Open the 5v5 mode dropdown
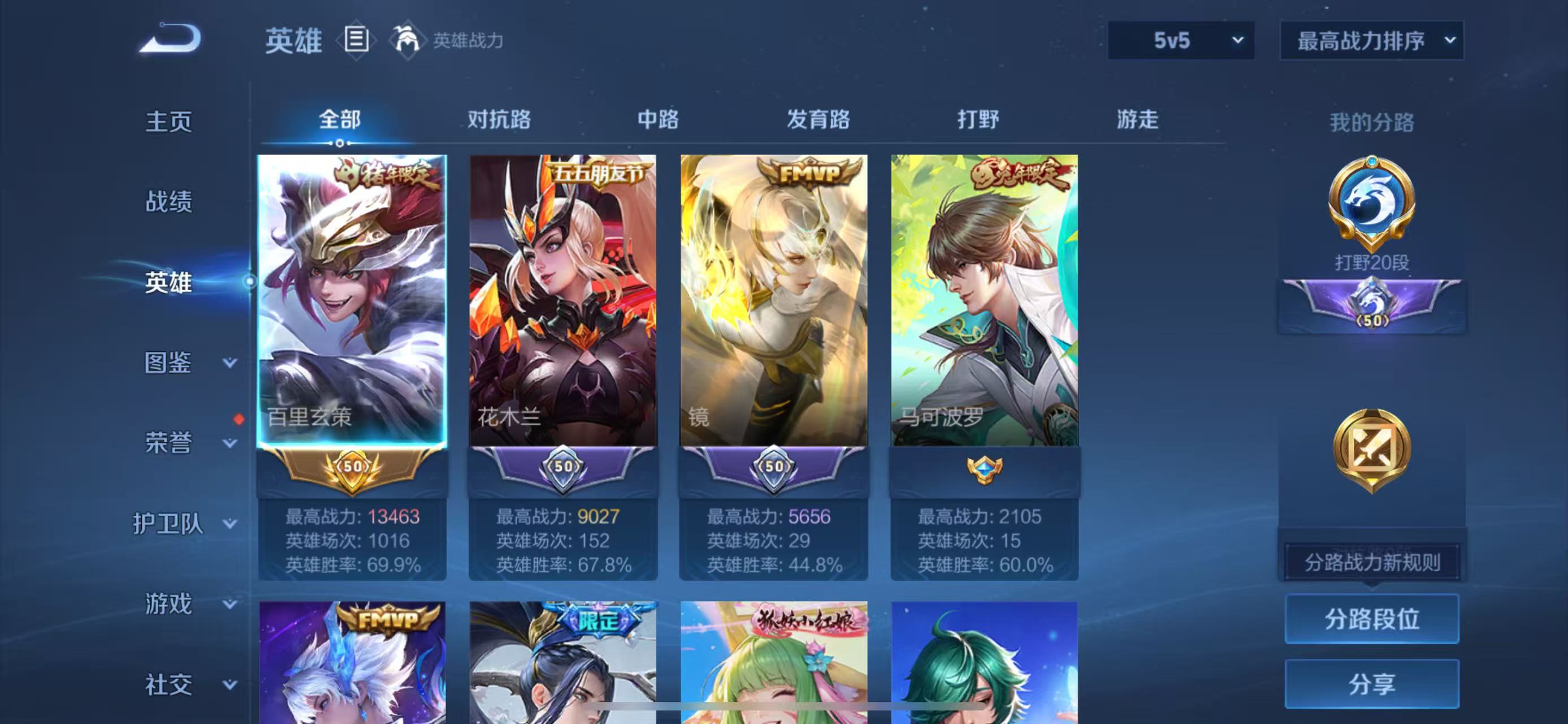This screenshot has width=1568, height=724. 1181,40
